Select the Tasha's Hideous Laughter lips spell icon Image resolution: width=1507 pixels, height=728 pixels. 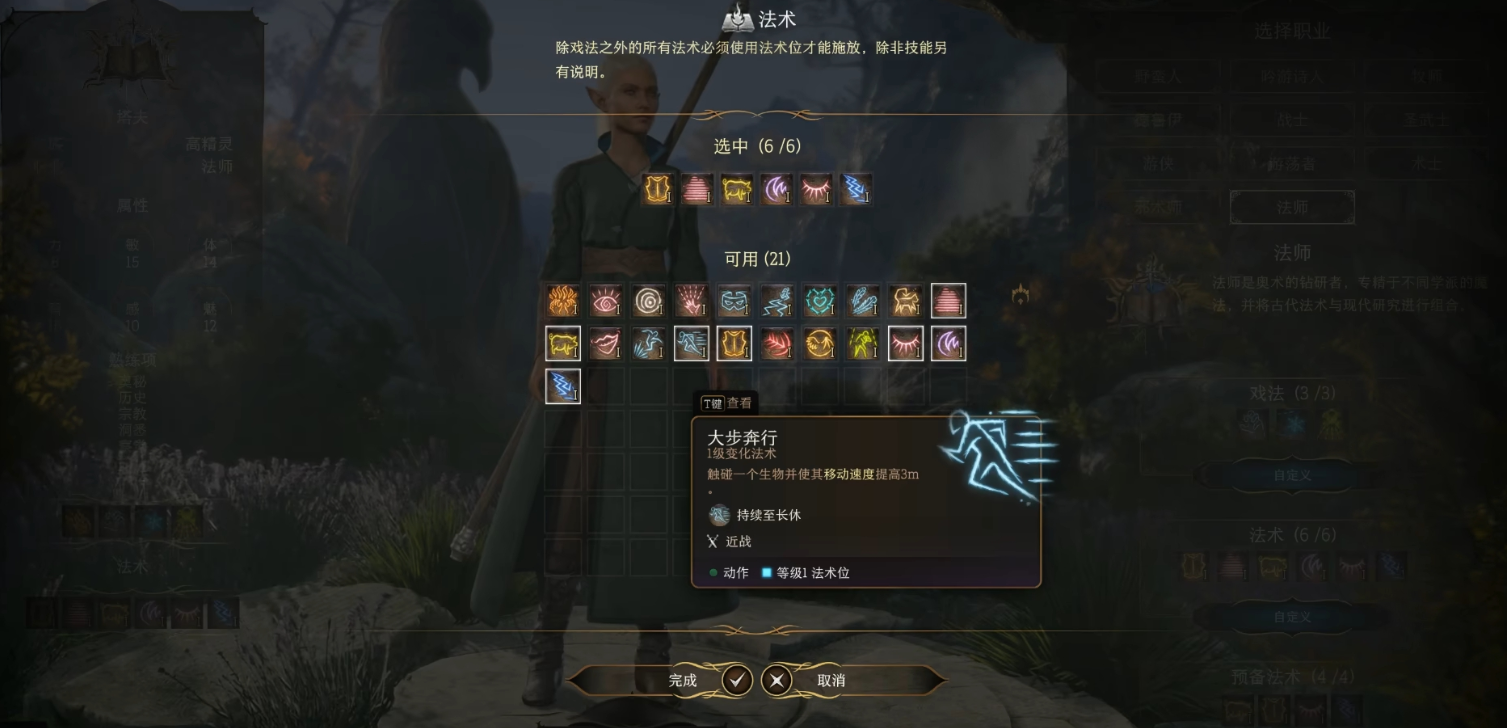(605, 343)
